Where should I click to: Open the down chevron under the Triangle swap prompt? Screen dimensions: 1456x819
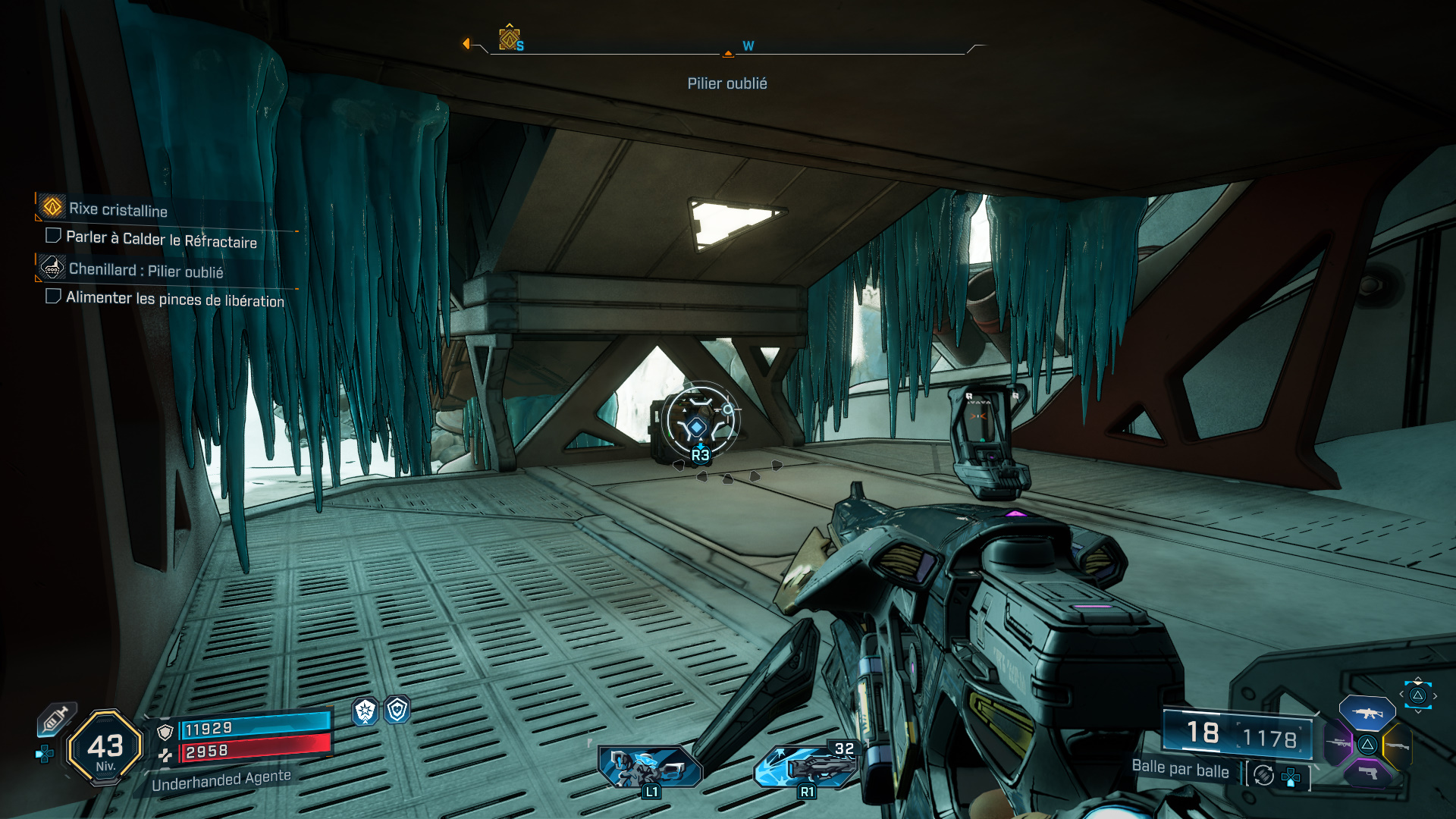pyautogui.click(x=1418, y=711)
